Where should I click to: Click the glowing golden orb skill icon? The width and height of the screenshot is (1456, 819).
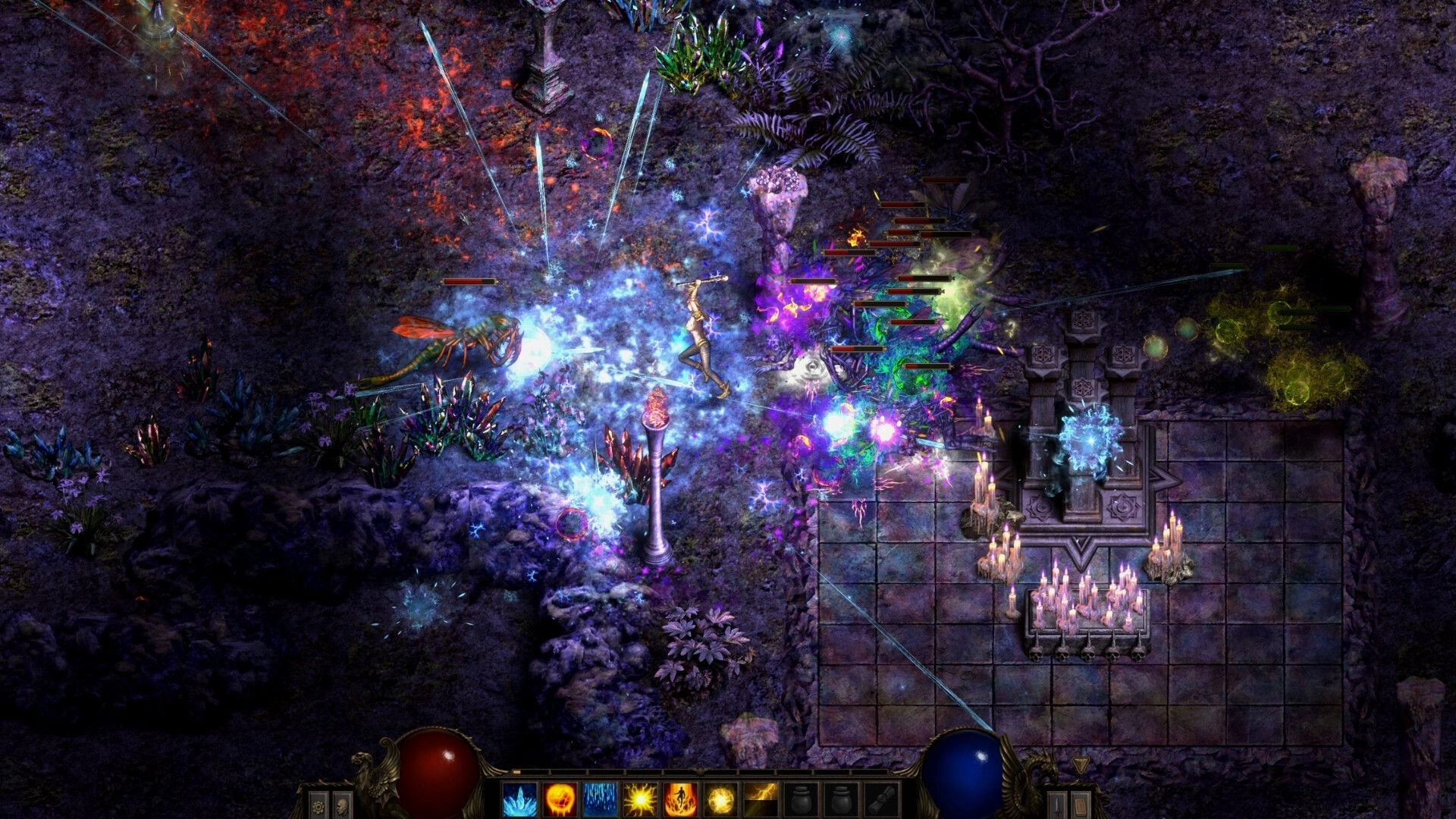pos(720,799)
